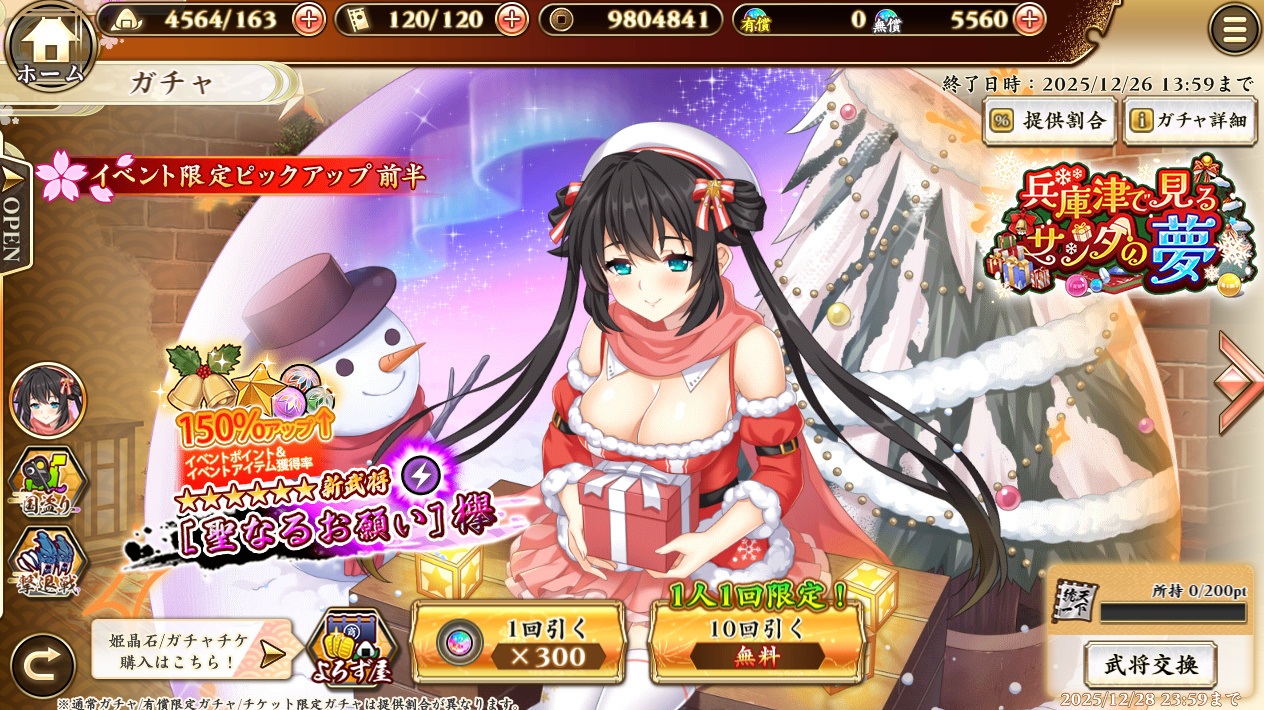This screenshot has width=1264, height=710.
Task: Open the 撃退戦 battle icon
Action: [47, 563]
